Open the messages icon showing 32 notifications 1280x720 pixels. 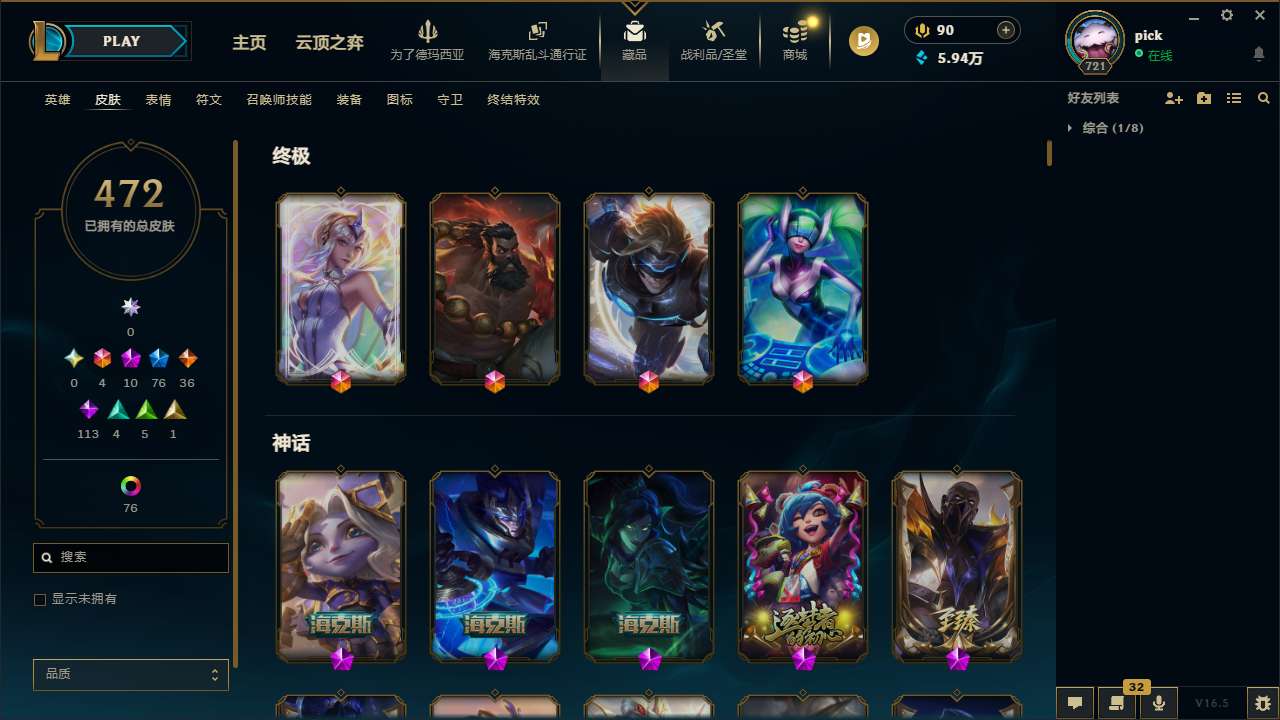click(x=1117, y=703)
